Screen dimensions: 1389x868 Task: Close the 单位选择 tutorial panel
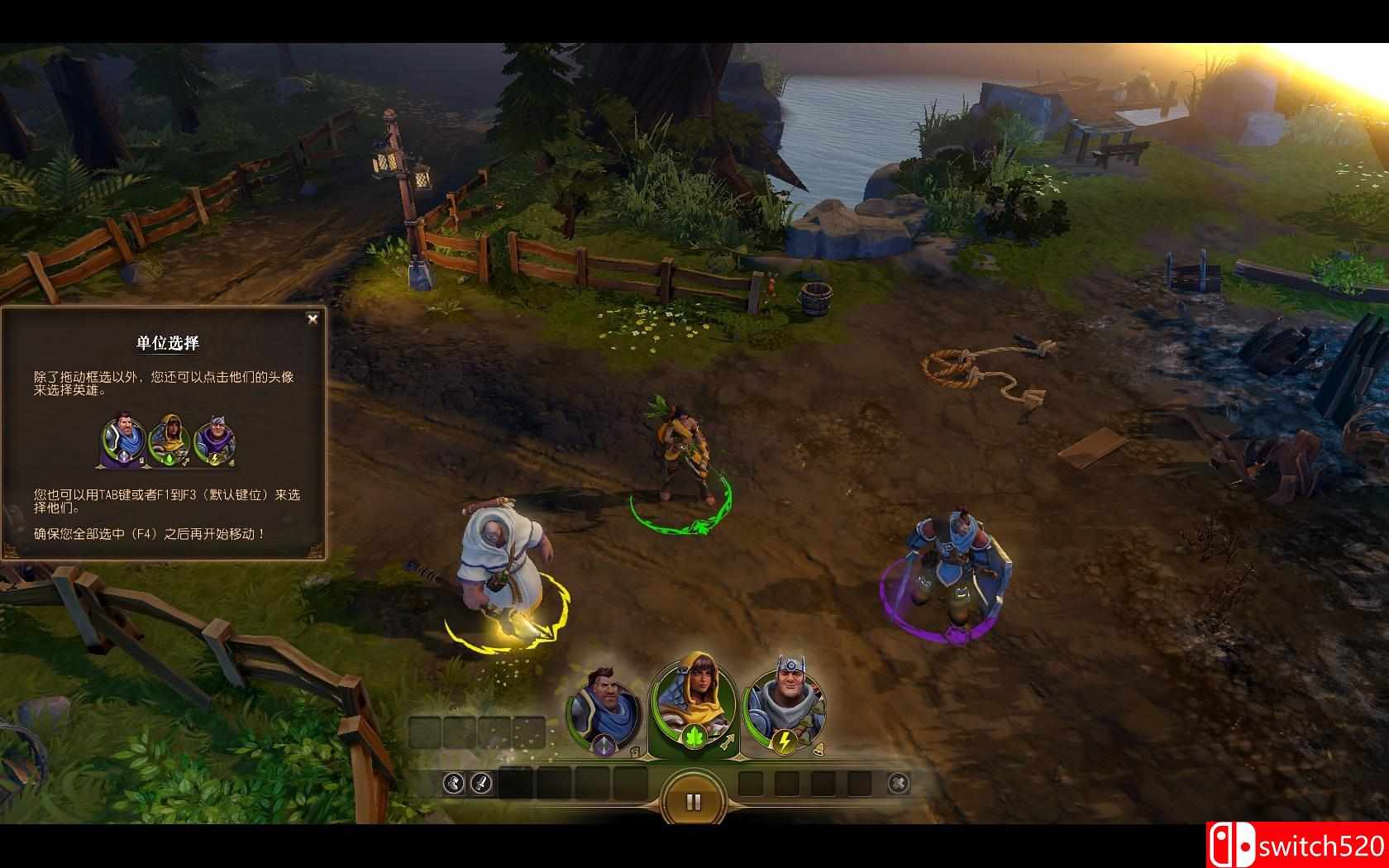[313, 319]
